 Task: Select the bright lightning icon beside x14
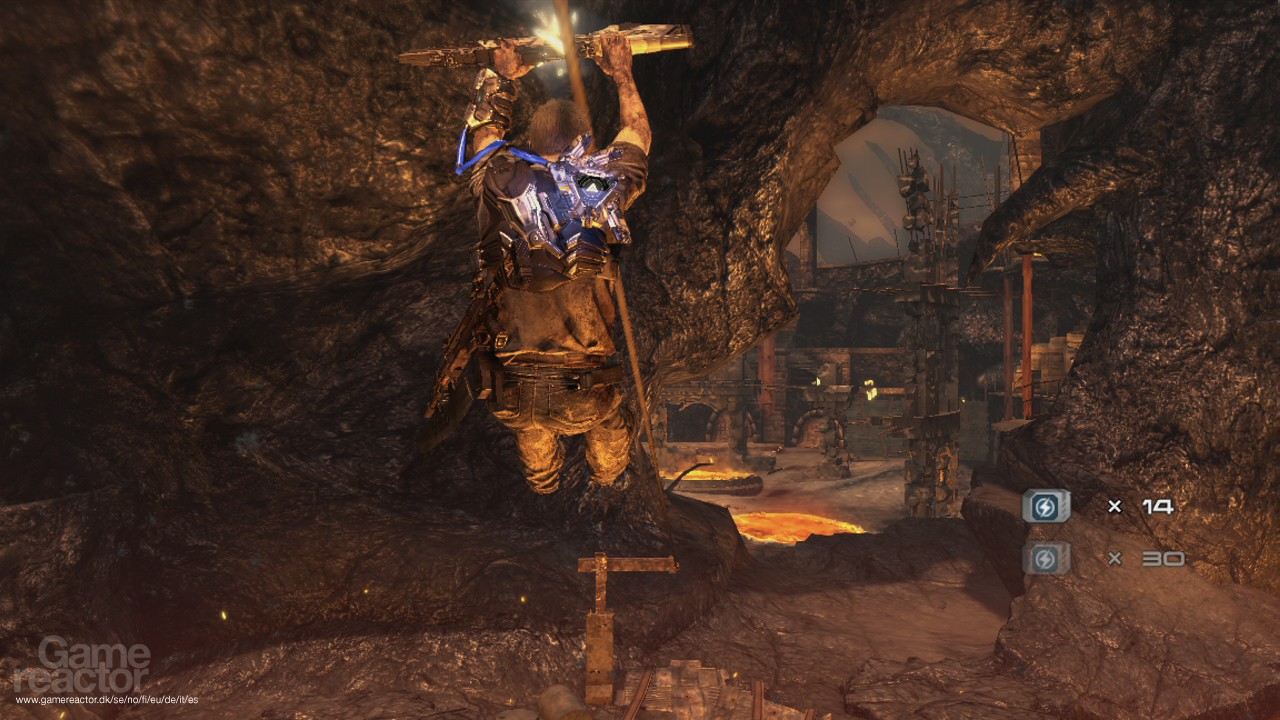[x=1046, y=506]
